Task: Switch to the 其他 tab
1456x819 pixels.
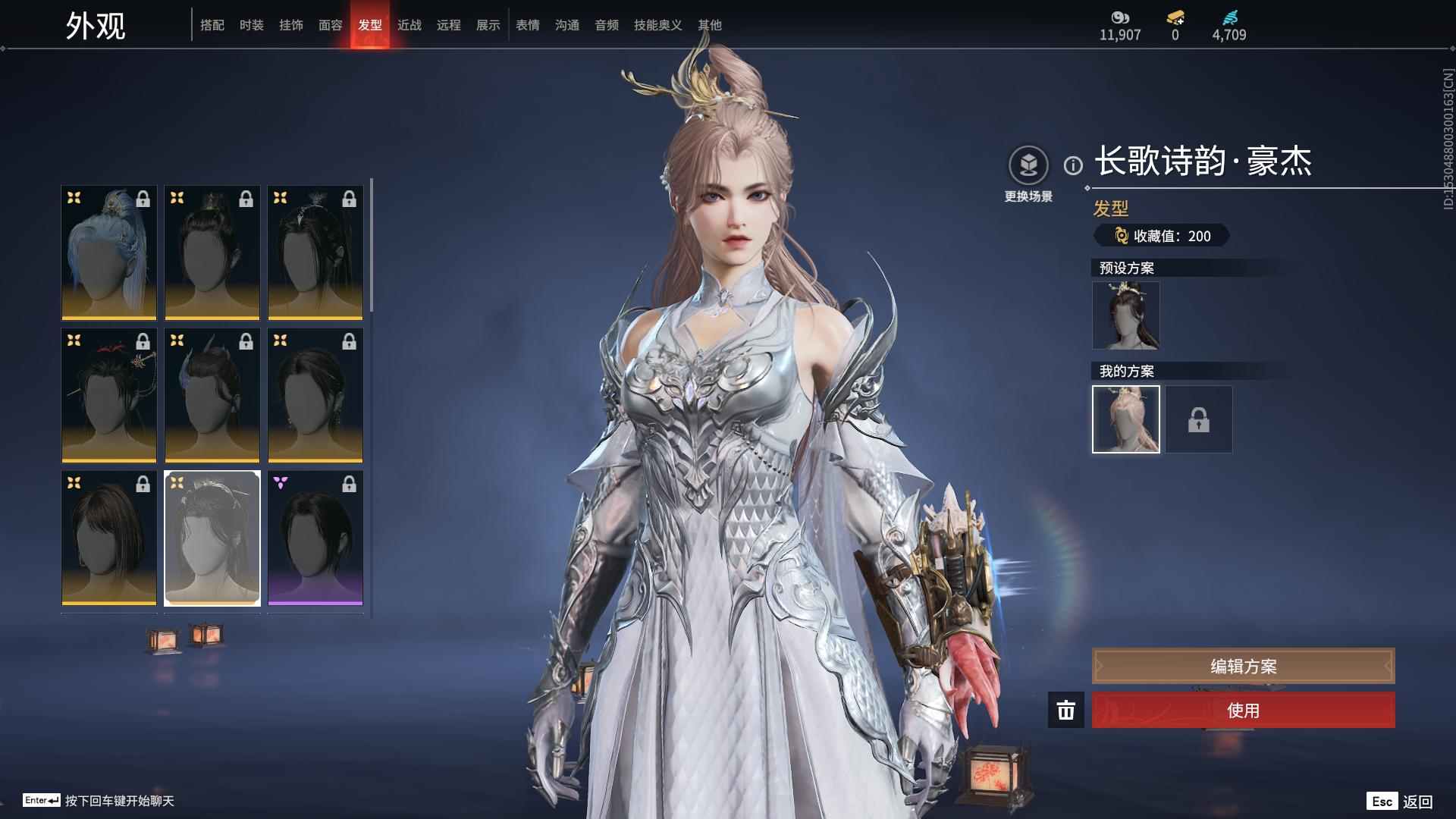Action: [709, 25]
